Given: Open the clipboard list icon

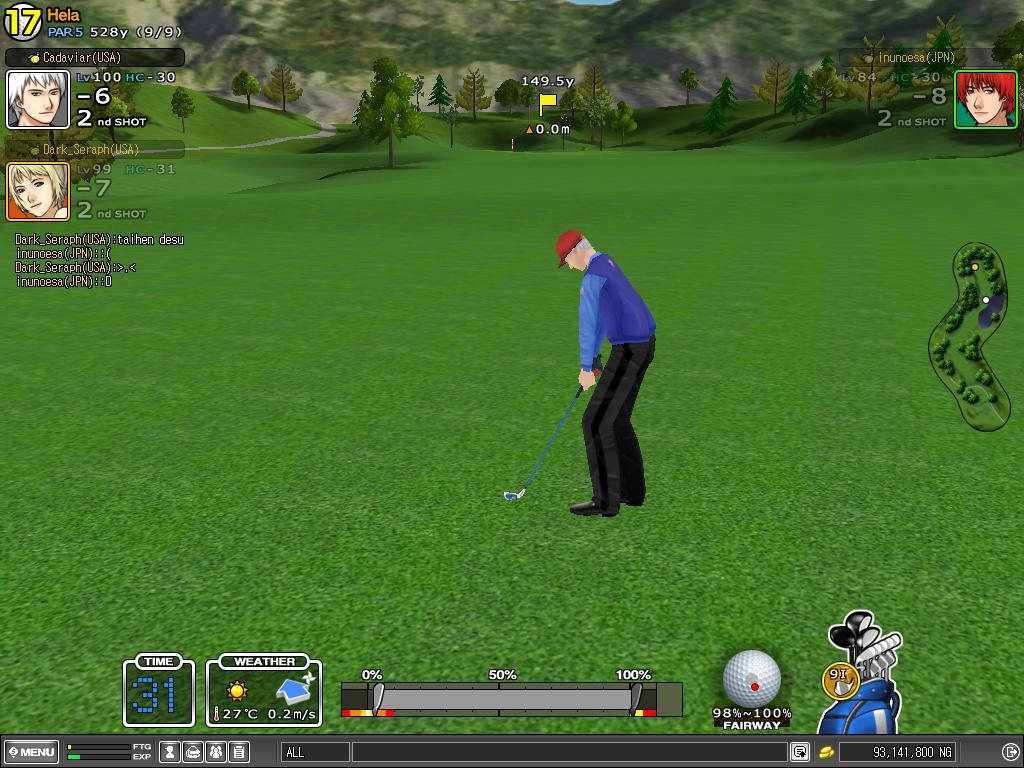Looking at the screenshot, I should click(x=238, y=752).
